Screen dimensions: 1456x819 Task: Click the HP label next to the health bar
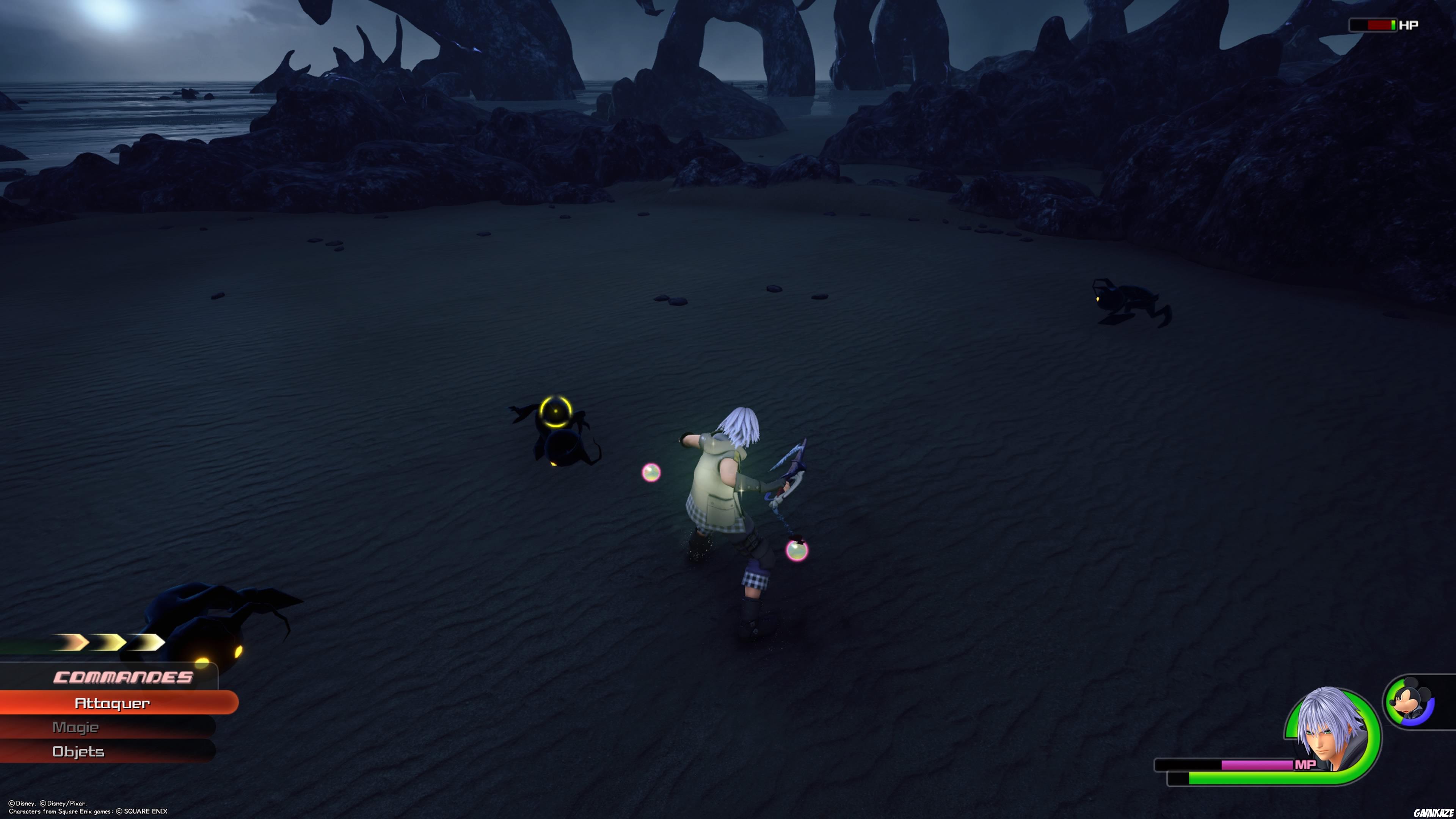(1409, 25)
